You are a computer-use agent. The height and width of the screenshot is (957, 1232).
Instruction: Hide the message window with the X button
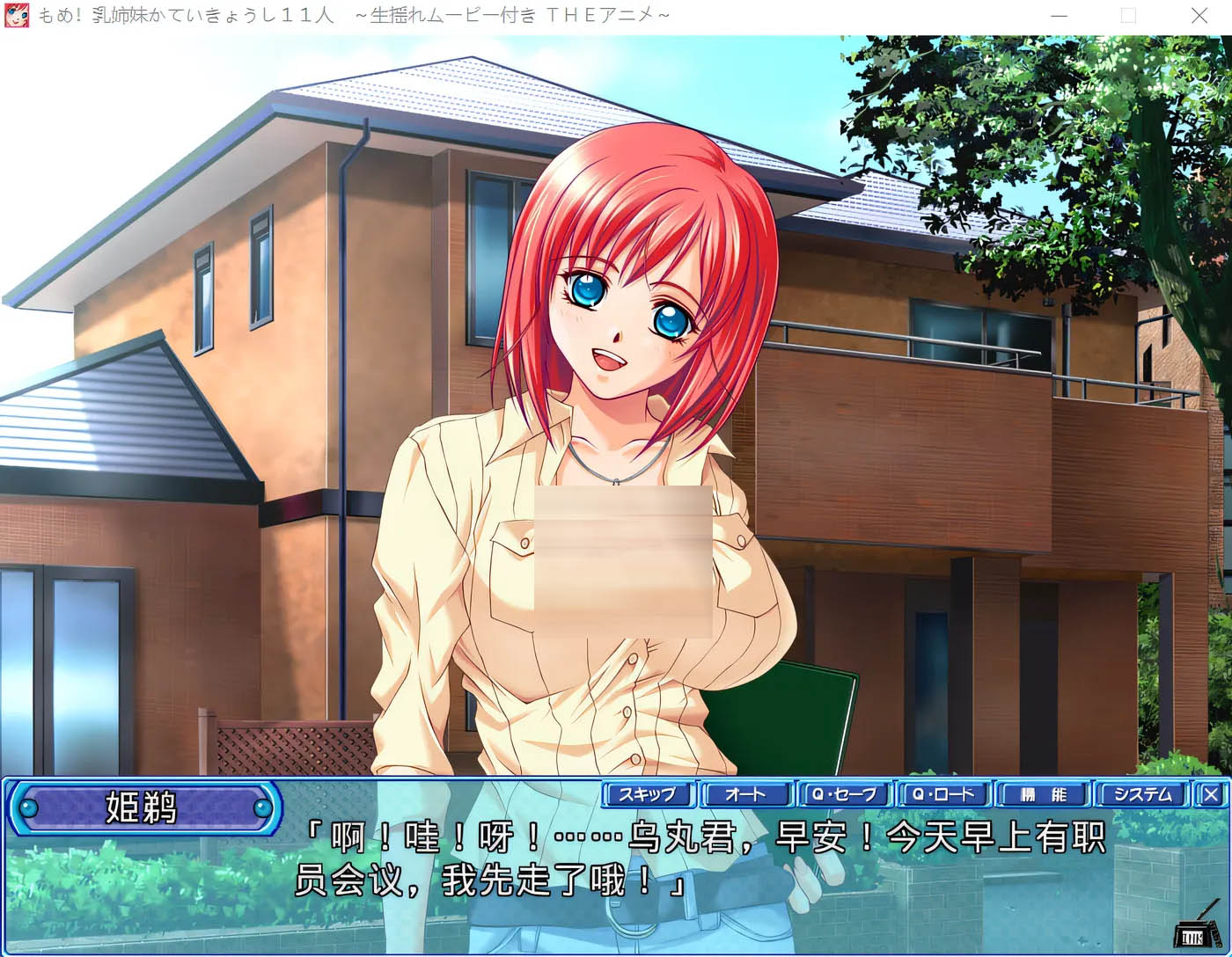point(1211,794)
